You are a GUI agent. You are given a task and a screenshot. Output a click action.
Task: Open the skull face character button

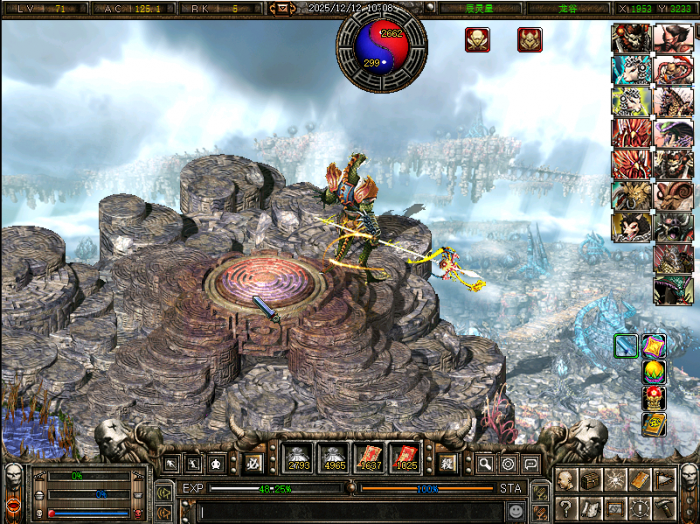(x=566, y=480)
